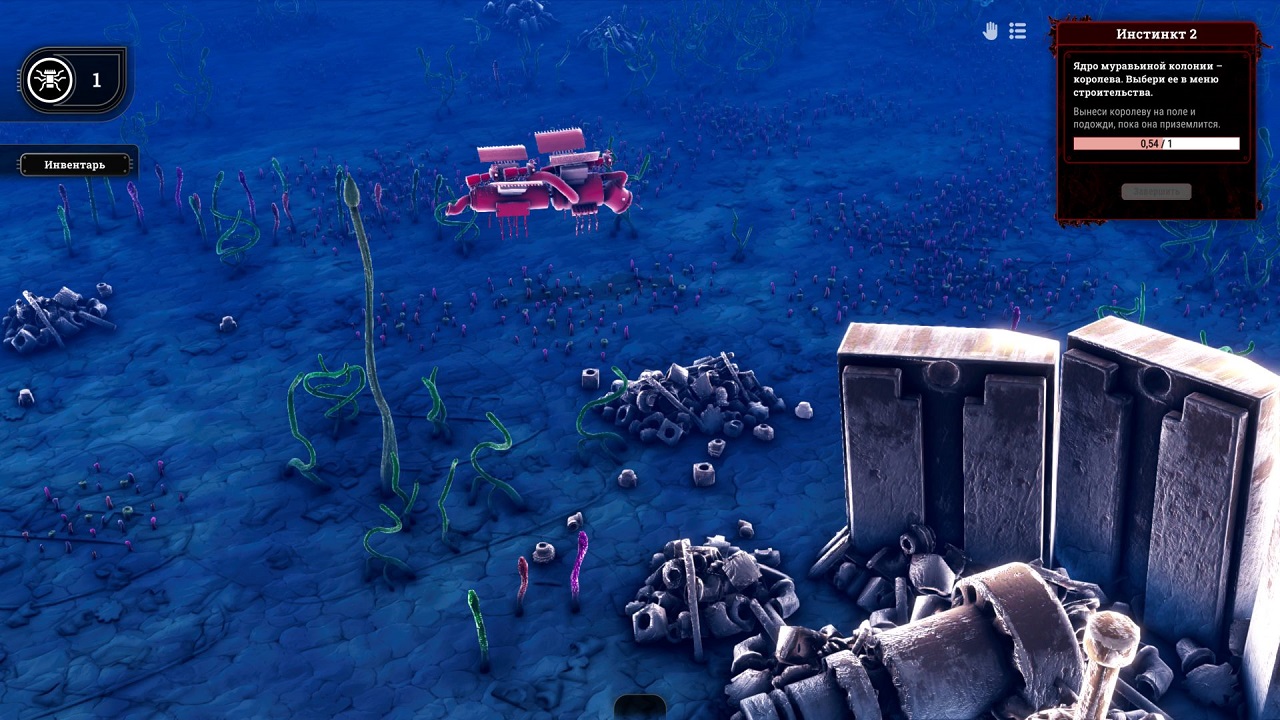The width and height of the screenshot is (1280, 720).
Task: Open the task list icon
Action: point(1018,32)
